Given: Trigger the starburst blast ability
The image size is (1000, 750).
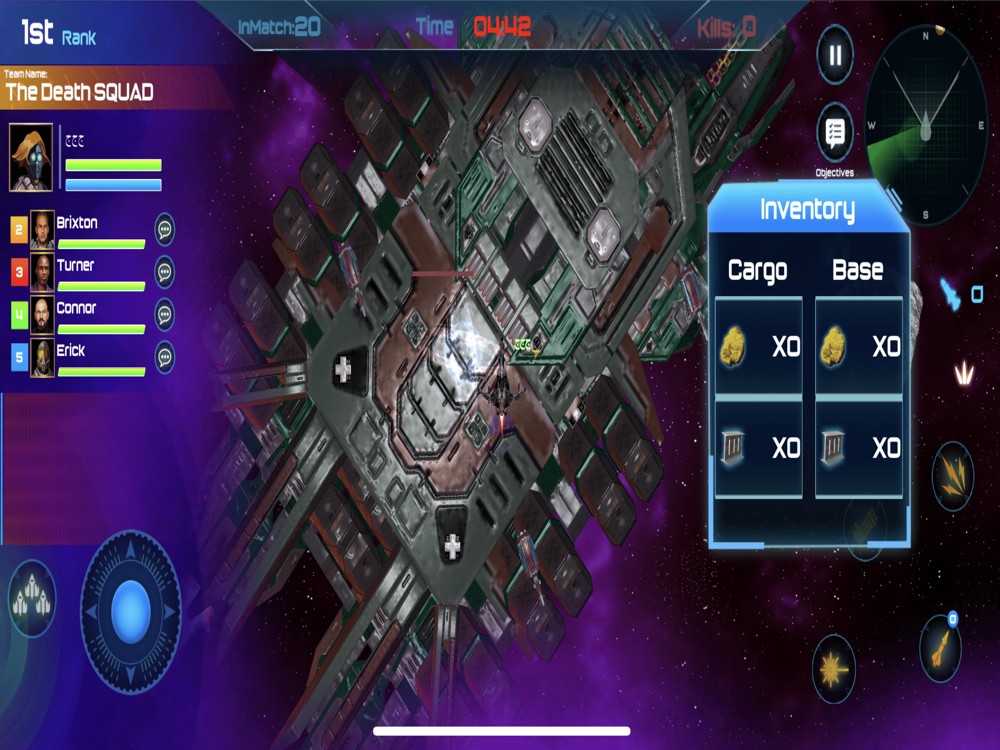Looking at the screenshot, I should coord(833,669).
